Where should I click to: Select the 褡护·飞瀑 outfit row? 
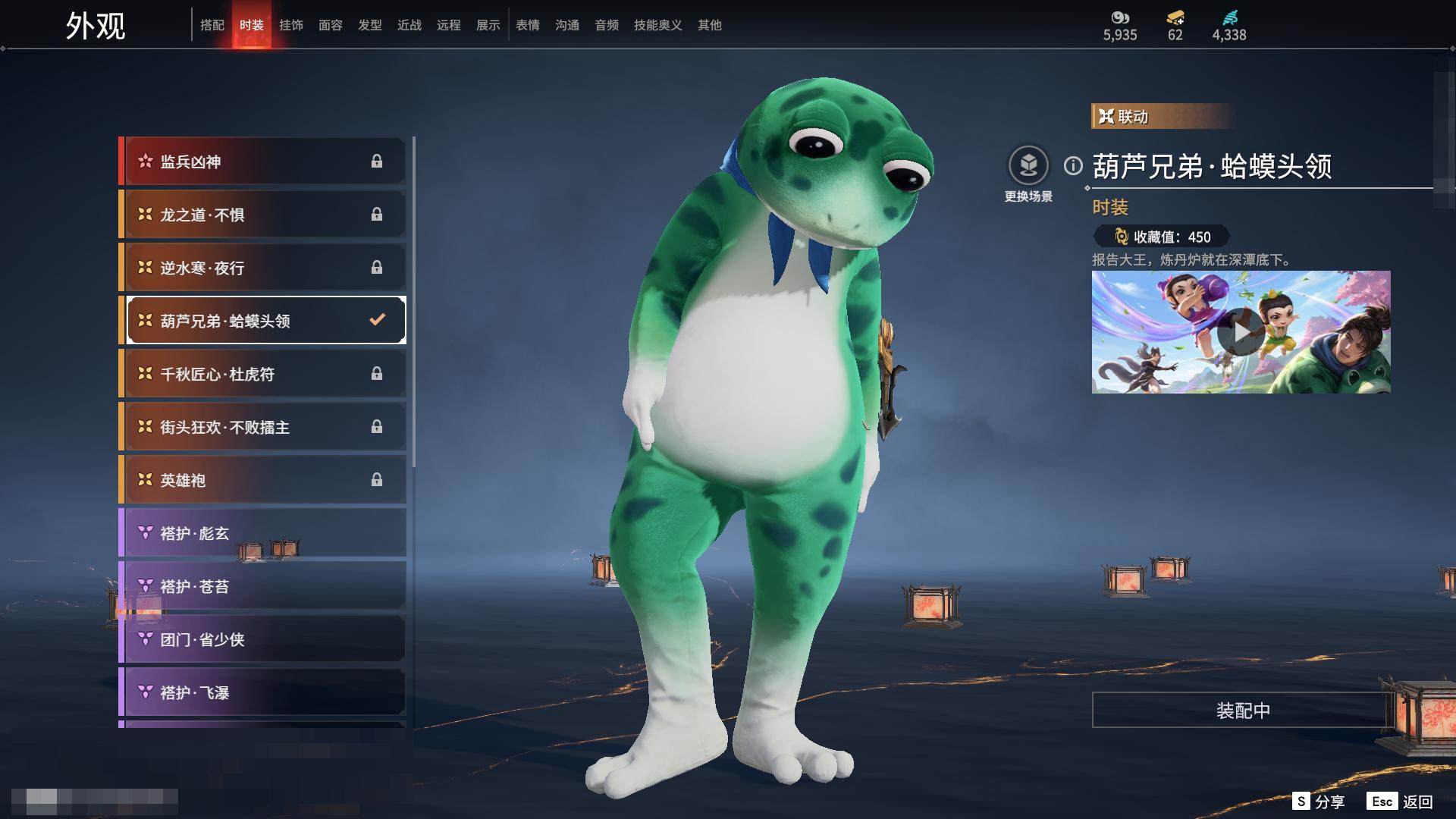click(262, 692)
